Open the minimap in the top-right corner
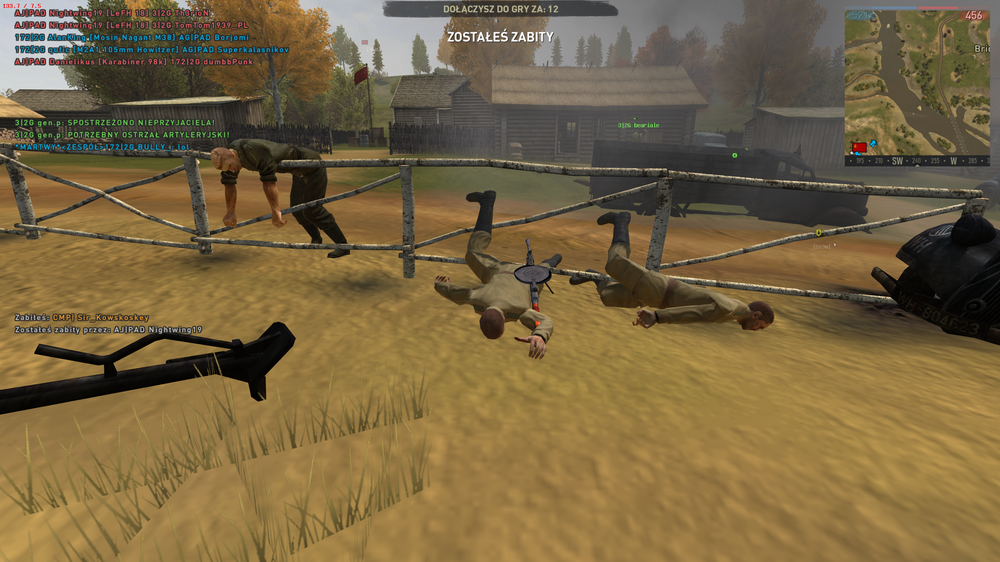The height and width of the screenshot is (562, 1000). coord(916,80)
